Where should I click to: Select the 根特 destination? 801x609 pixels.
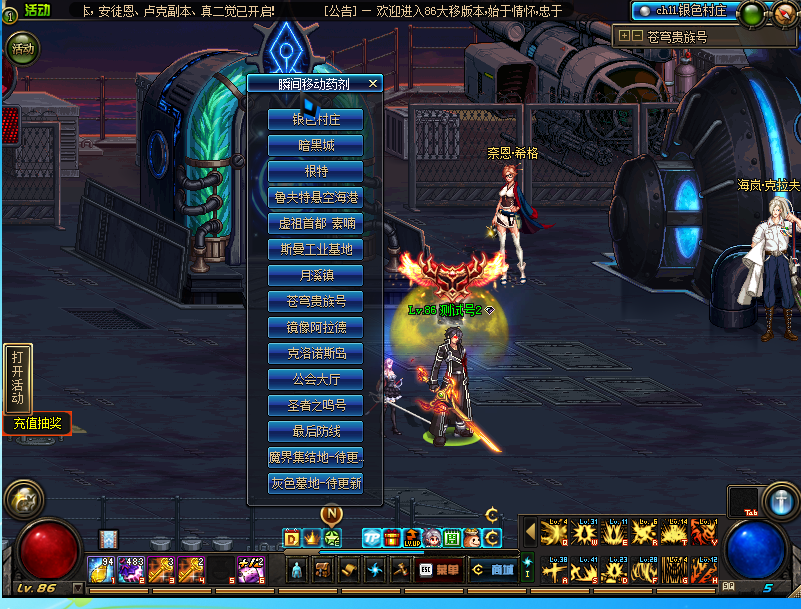[x=315, y=171]
